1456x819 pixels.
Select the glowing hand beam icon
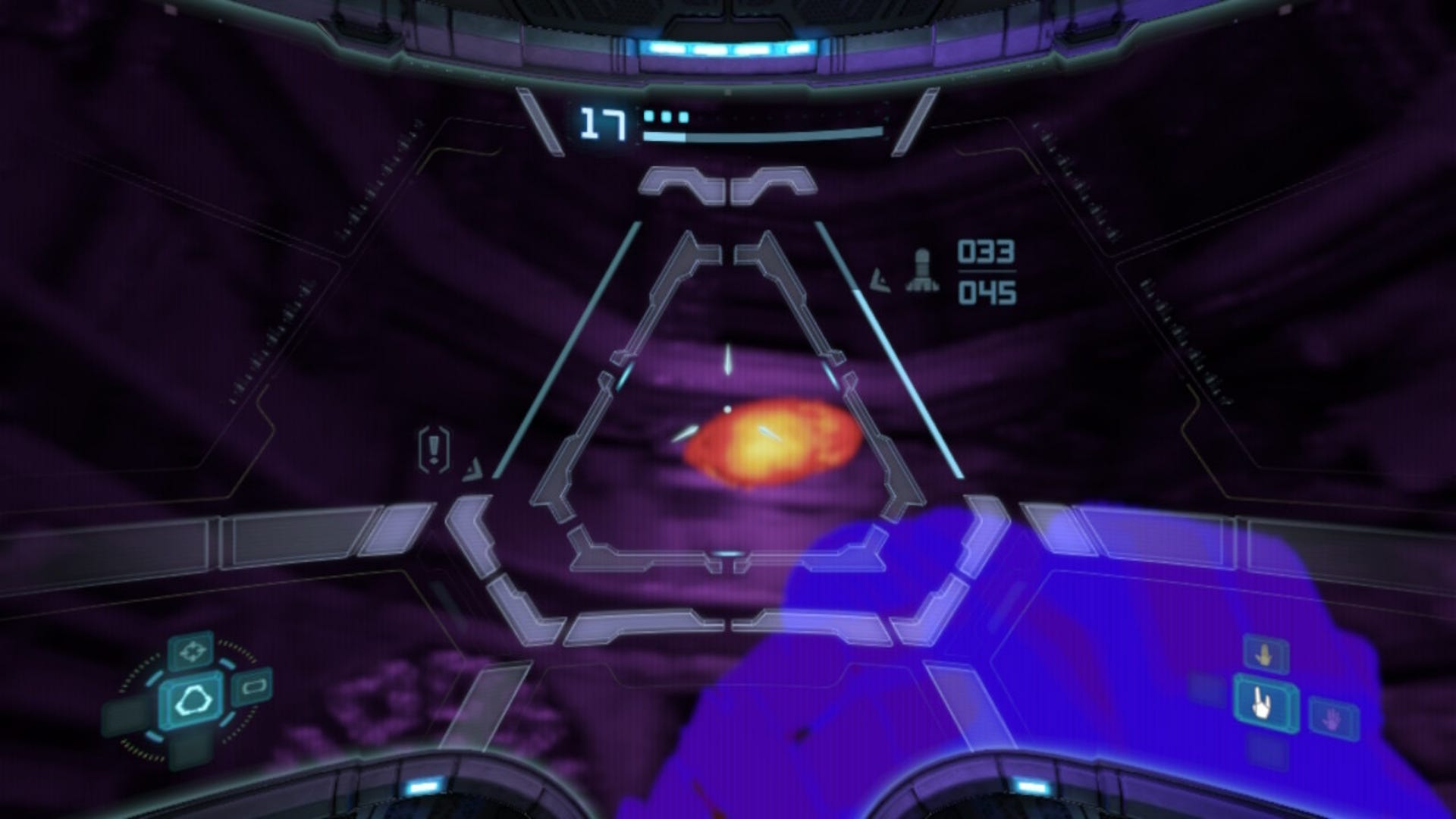pyautogui.click(x=1261, y=703)
